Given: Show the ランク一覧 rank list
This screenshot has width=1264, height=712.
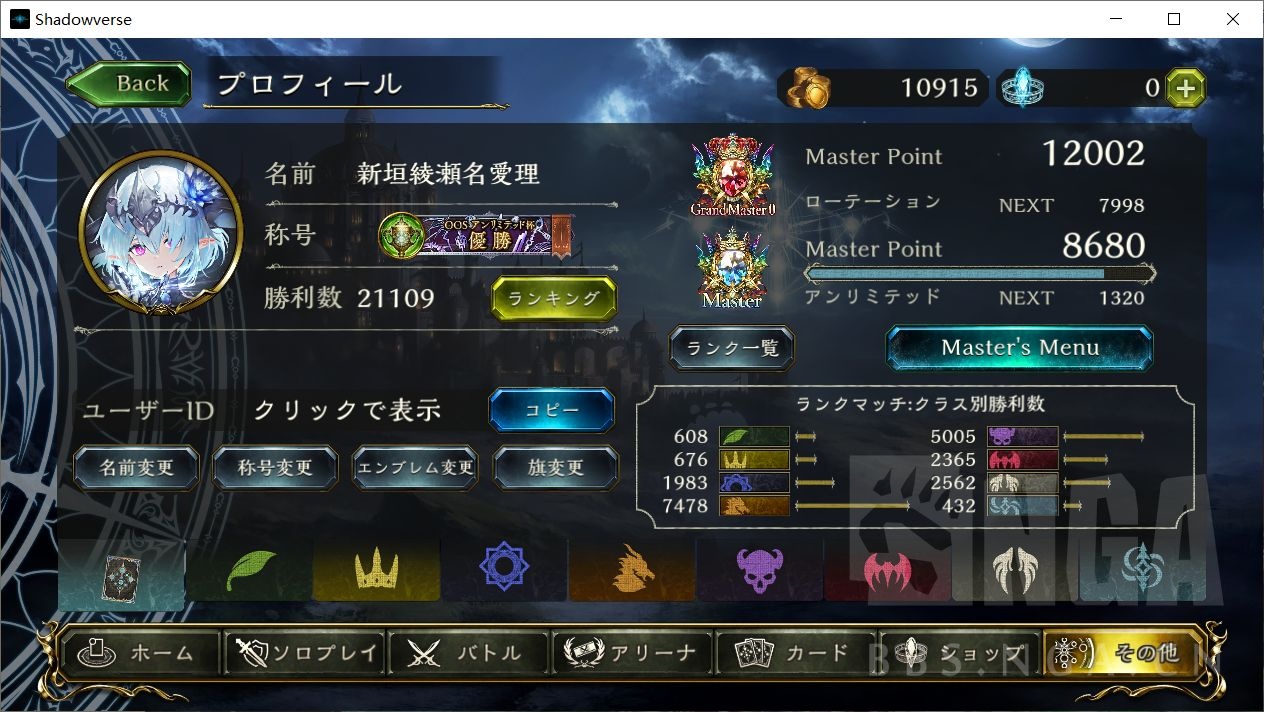Looking at the screenshot, I should click(x=732, y=348).
